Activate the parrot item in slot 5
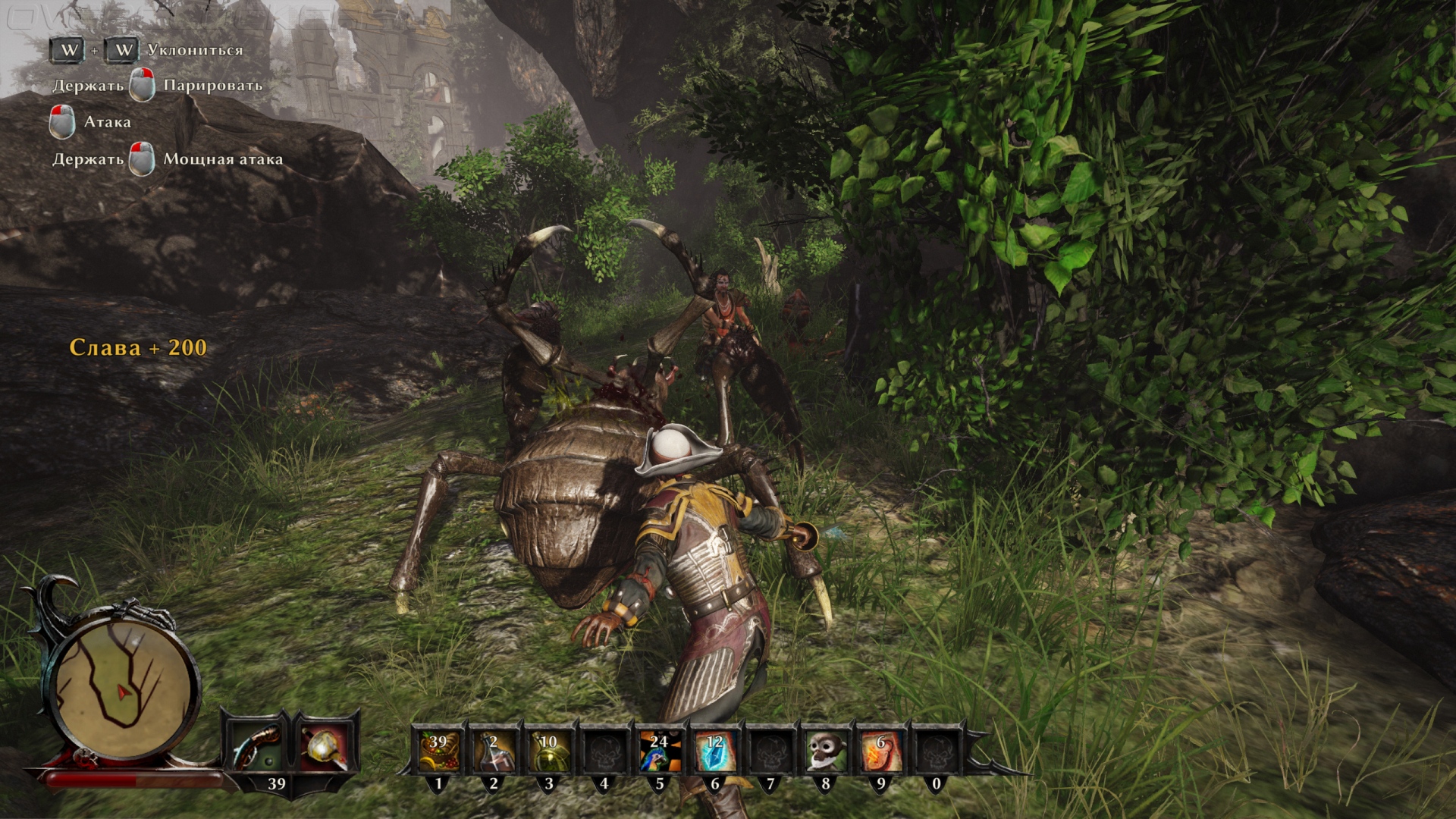Image resolution: width=1456 pixels, height=819 pixels. click(659, 751)
